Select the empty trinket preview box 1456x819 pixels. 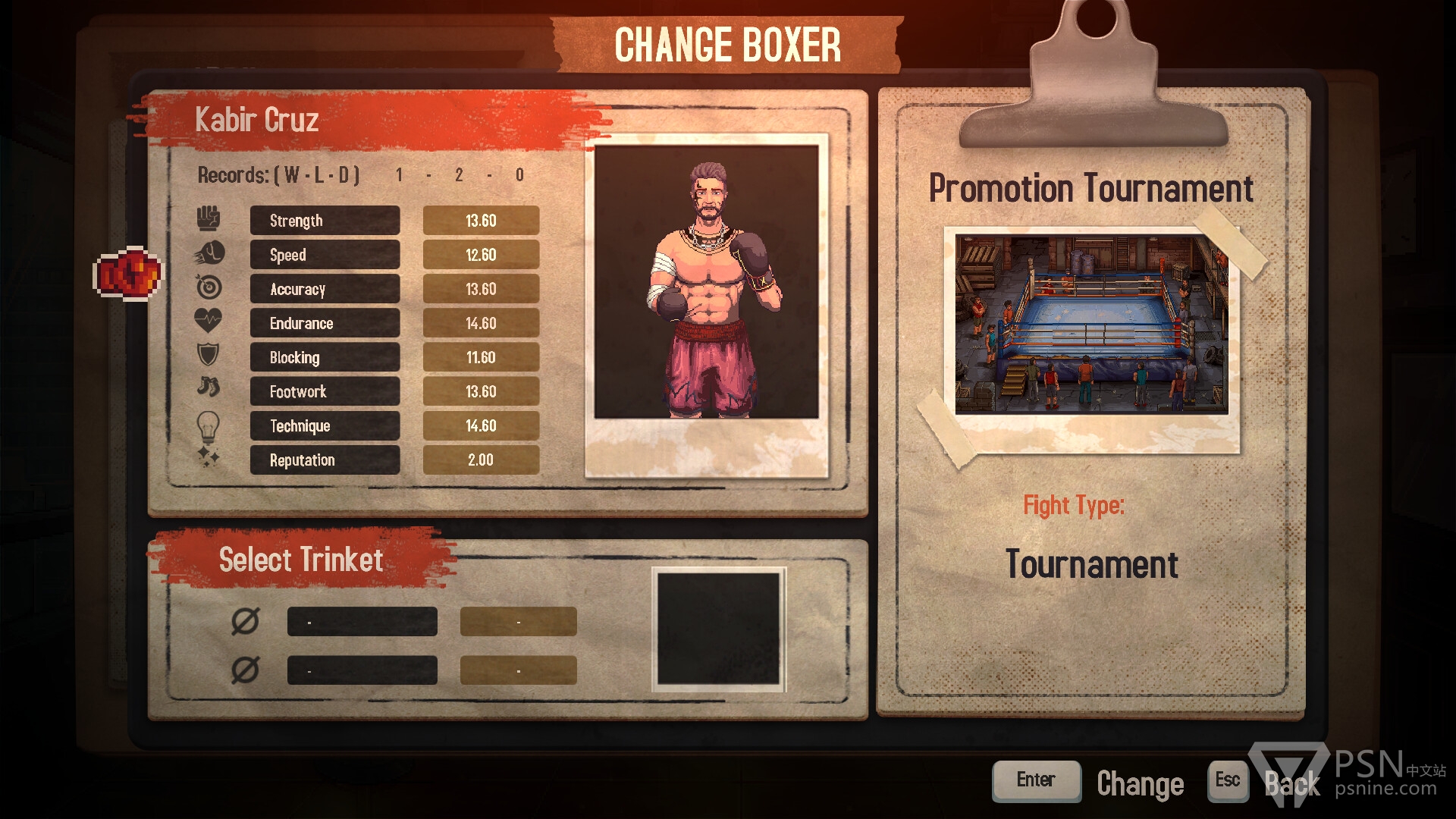[x=718, y=629]
